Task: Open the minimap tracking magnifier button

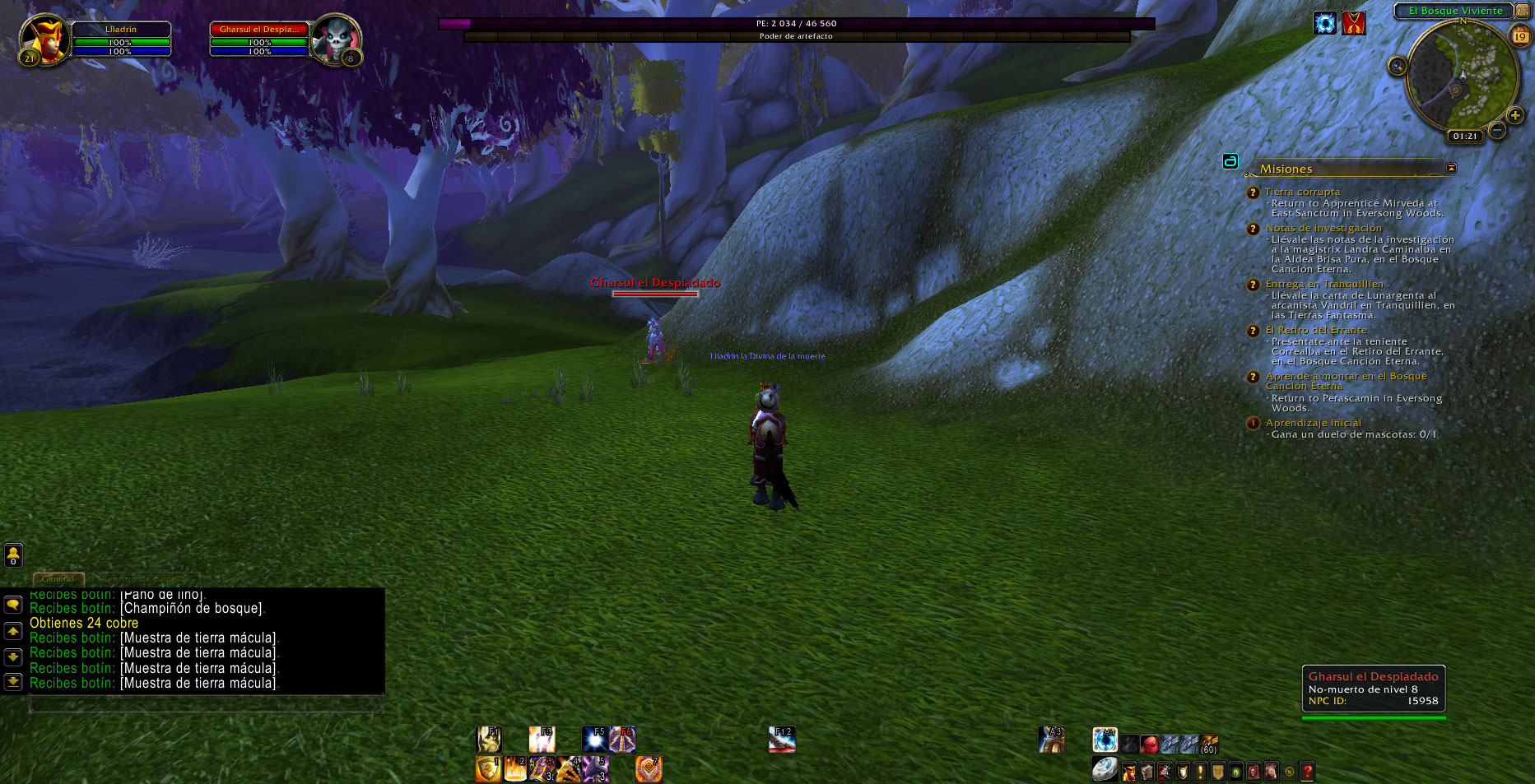Action: [x=1397, y=66]
